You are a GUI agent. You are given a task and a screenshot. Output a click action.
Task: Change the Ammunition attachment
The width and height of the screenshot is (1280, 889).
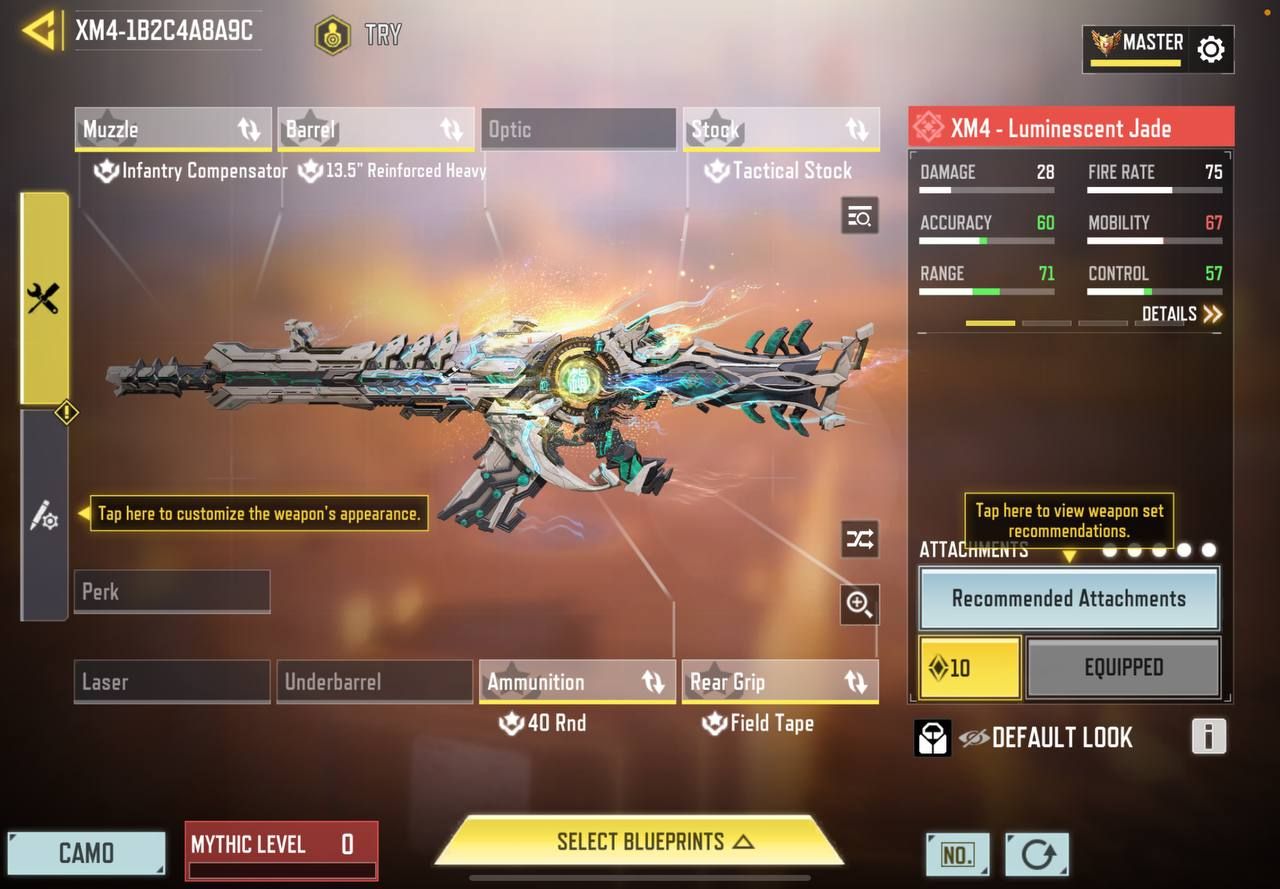coord(577,682)
